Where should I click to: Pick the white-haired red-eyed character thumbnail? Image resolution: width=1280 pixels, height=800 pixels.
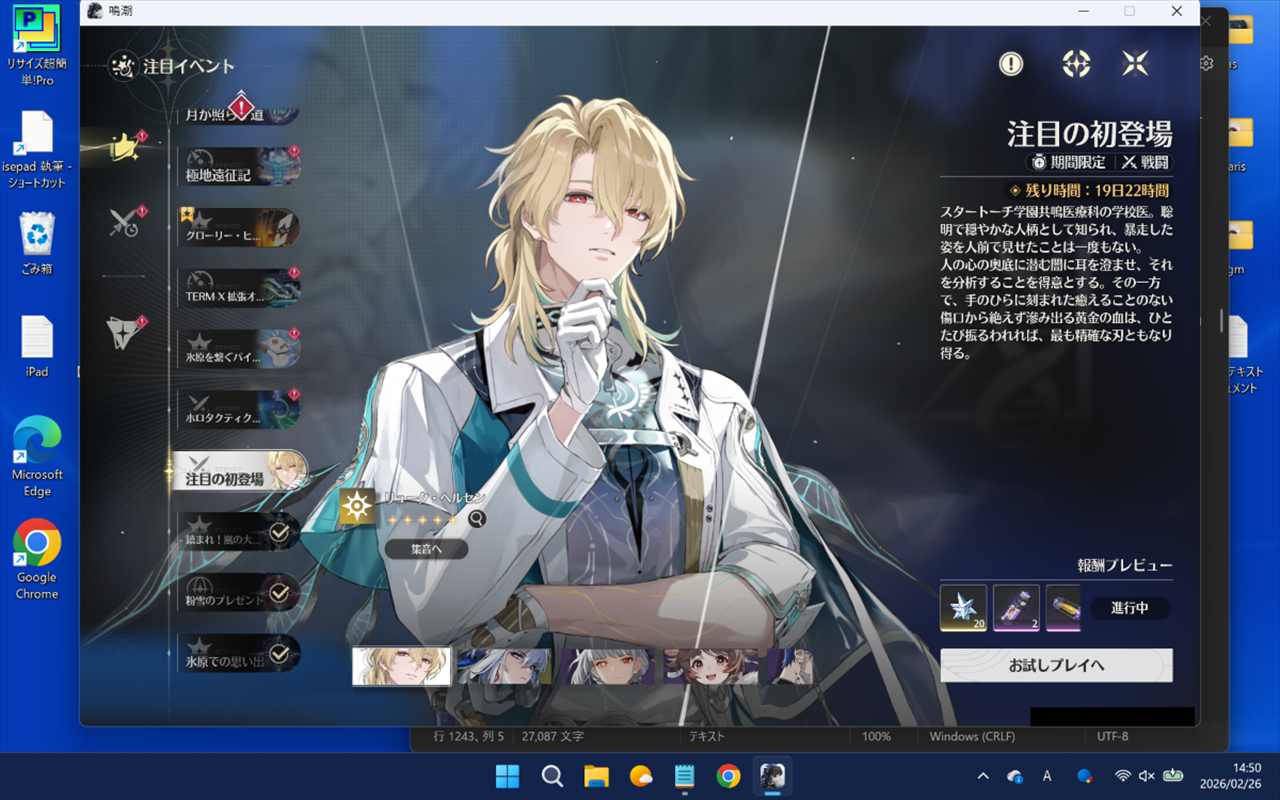click(x=608, y=666)
